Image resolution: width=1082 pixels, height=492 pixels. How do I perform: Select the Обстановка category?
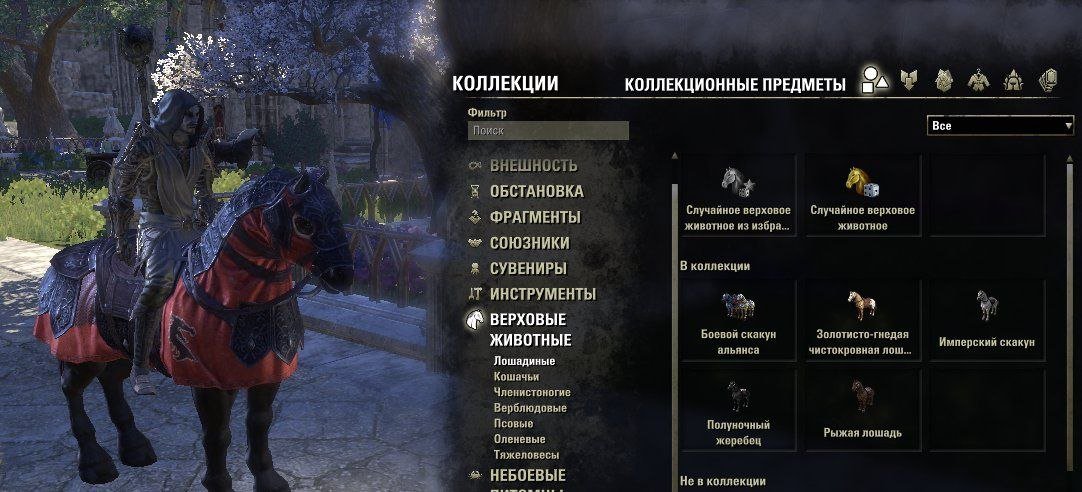pyautogui.click(x=536, y=192)
